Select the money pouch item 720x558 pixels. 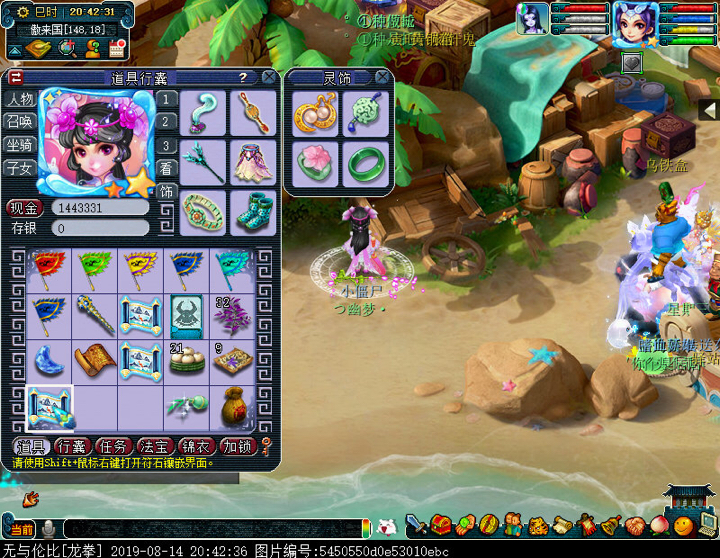pos(232,405)
